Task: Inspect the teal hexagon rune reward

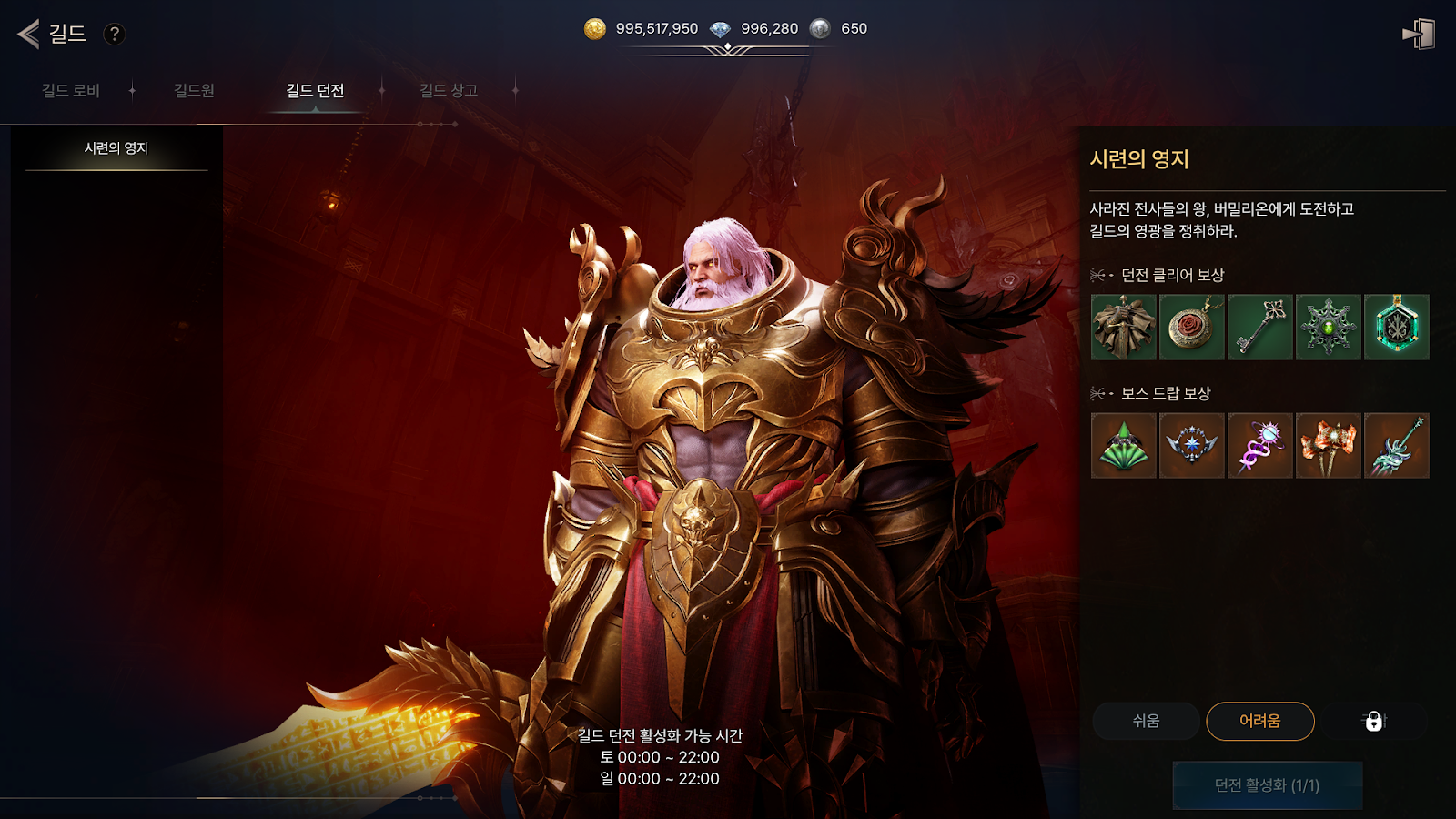Action: (x=1397, y=327)
